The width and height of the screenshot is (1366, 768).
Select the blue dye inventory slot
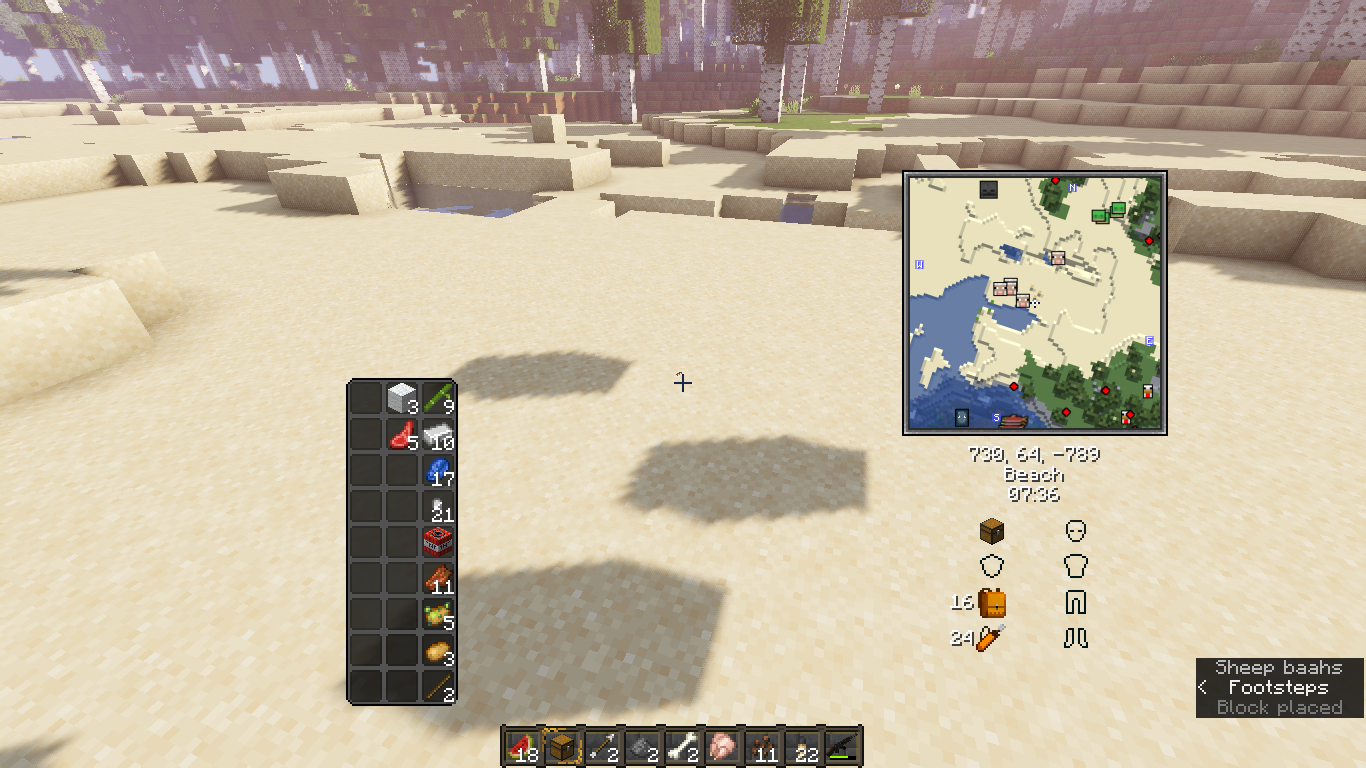[x=437, y=470]
